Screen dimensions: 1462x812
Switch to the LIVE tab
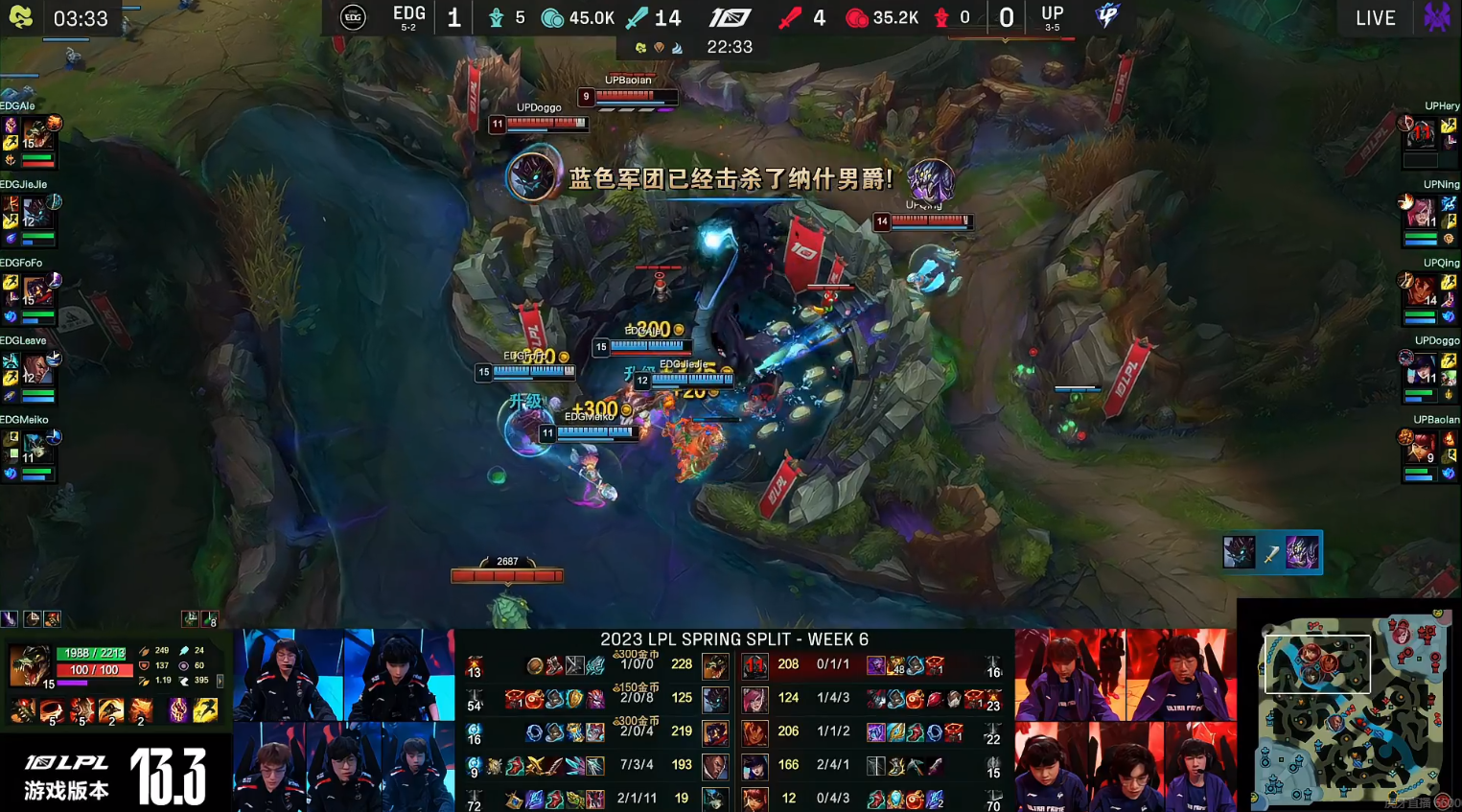[1376, 16]
